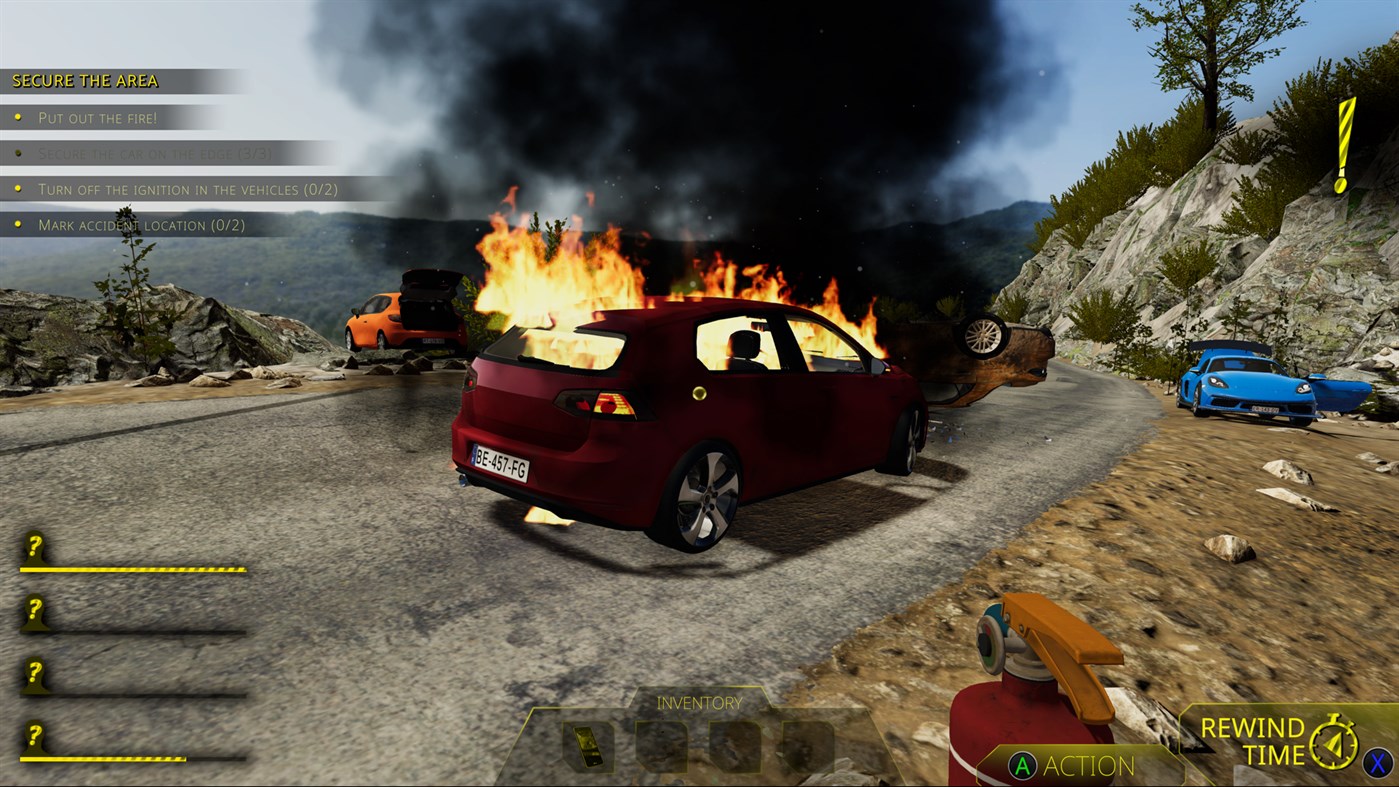Select the second question-mark person icon
This screenshot has height=787, width=1399.
coord(35,613)
